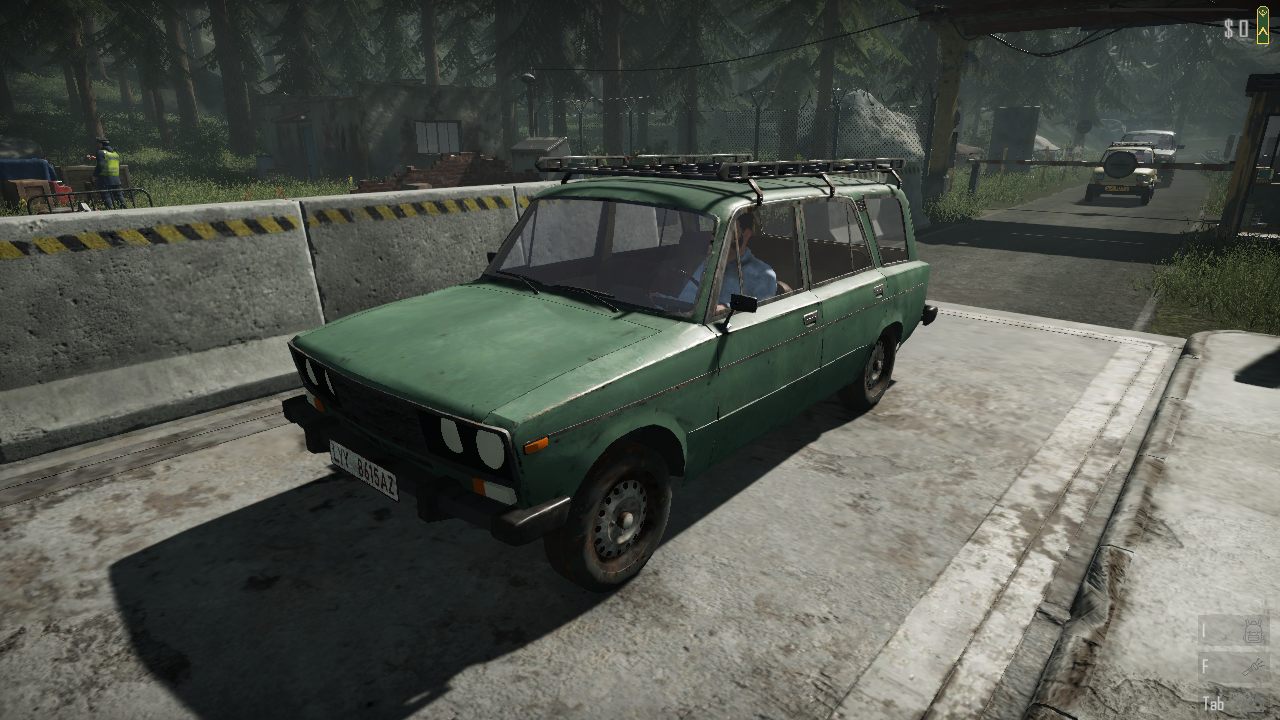
Task: Click the Tab key prompt label
Action: [1215, 703]
